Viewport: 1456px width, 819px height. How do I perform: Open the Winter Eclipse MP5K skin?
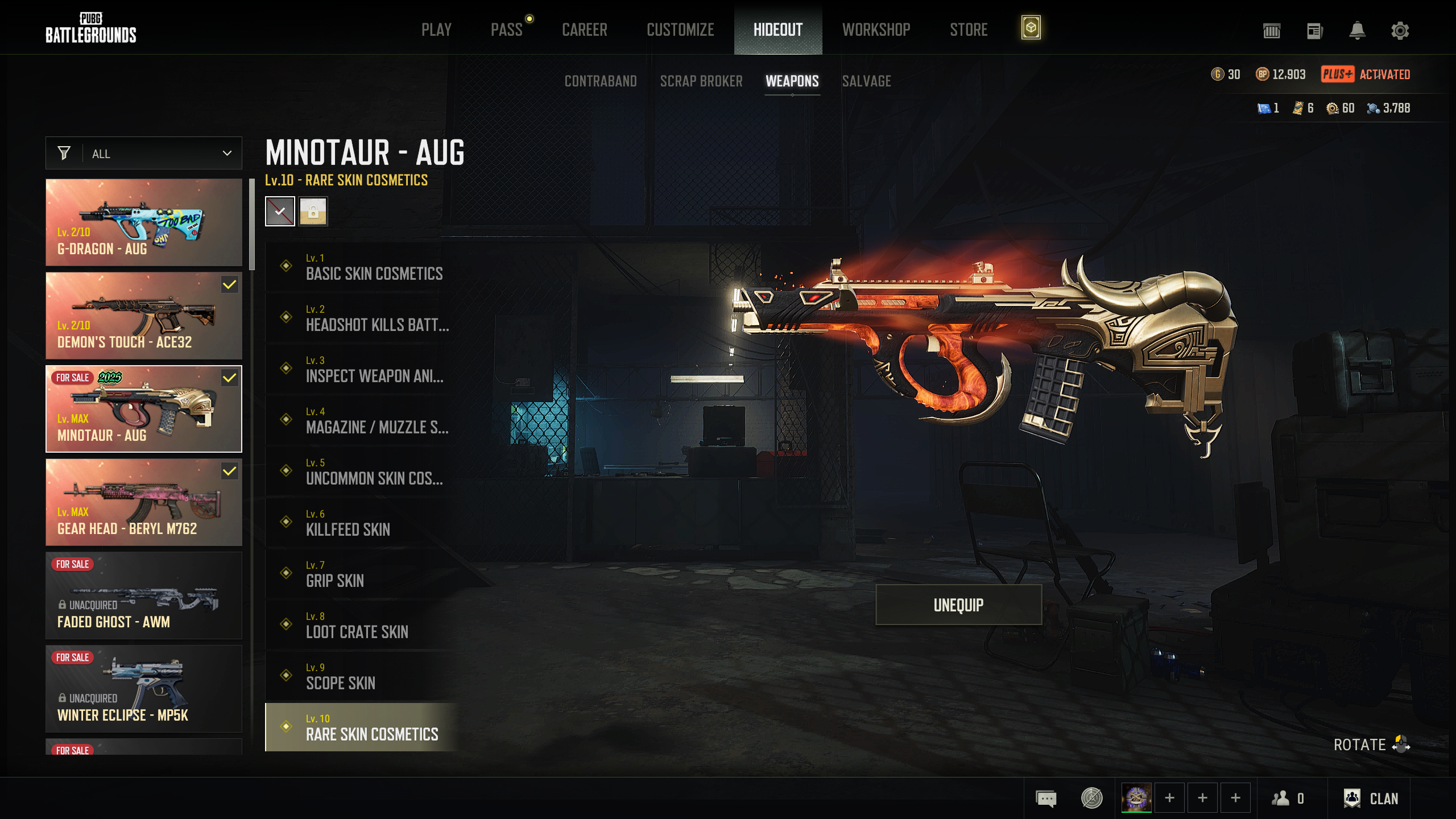144,689
